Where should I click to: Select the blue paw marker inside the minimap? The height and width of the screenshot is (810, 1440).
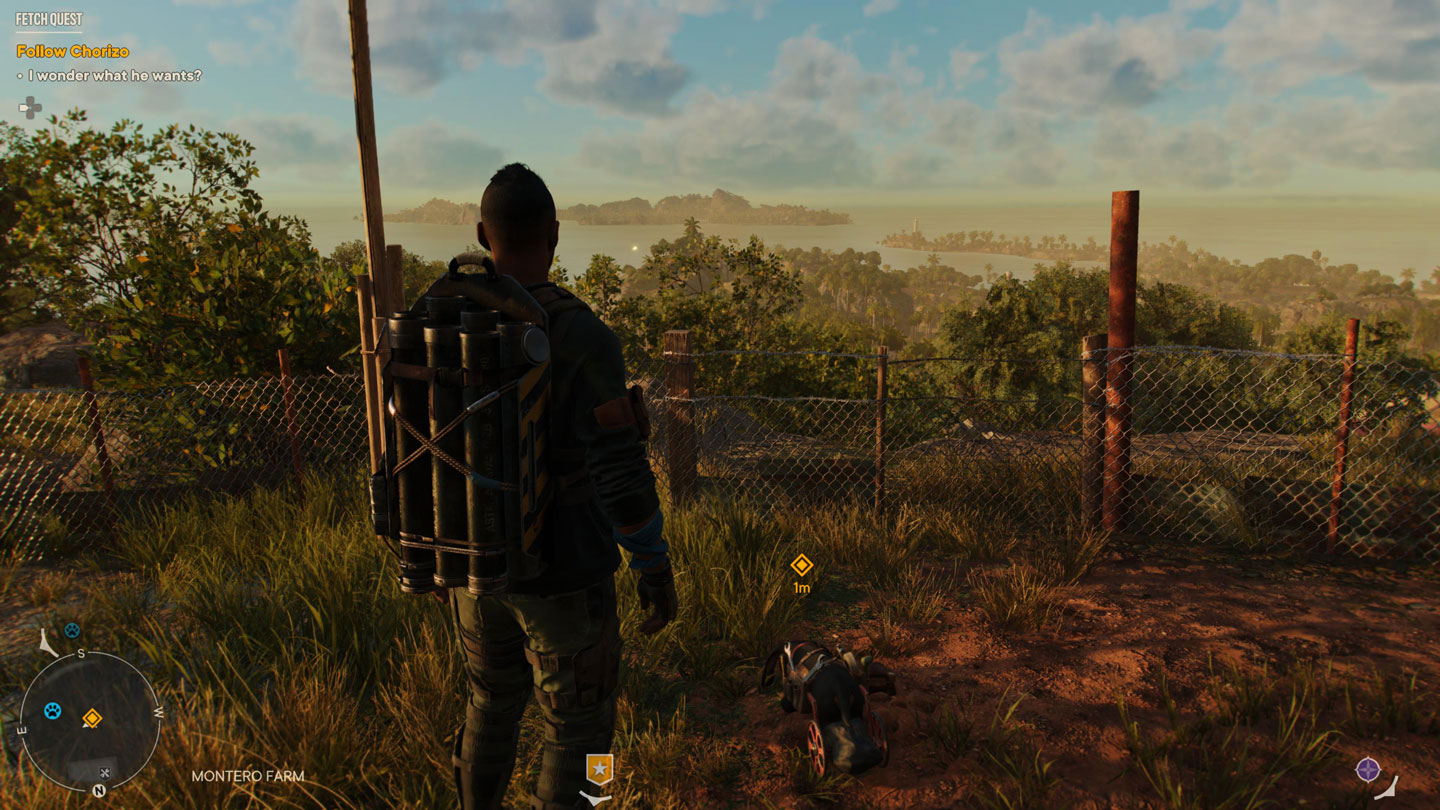pos(52,711)
